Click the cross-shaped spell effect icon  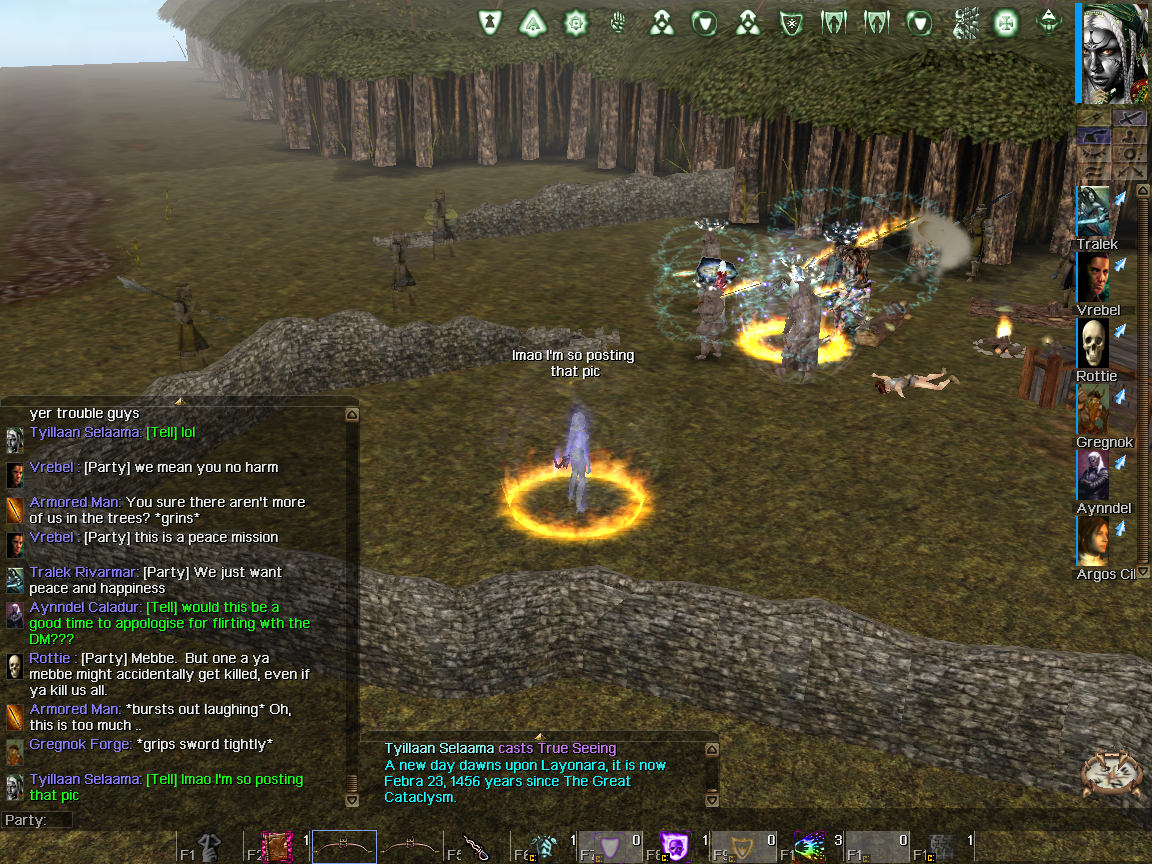(x=1005, y=22)
